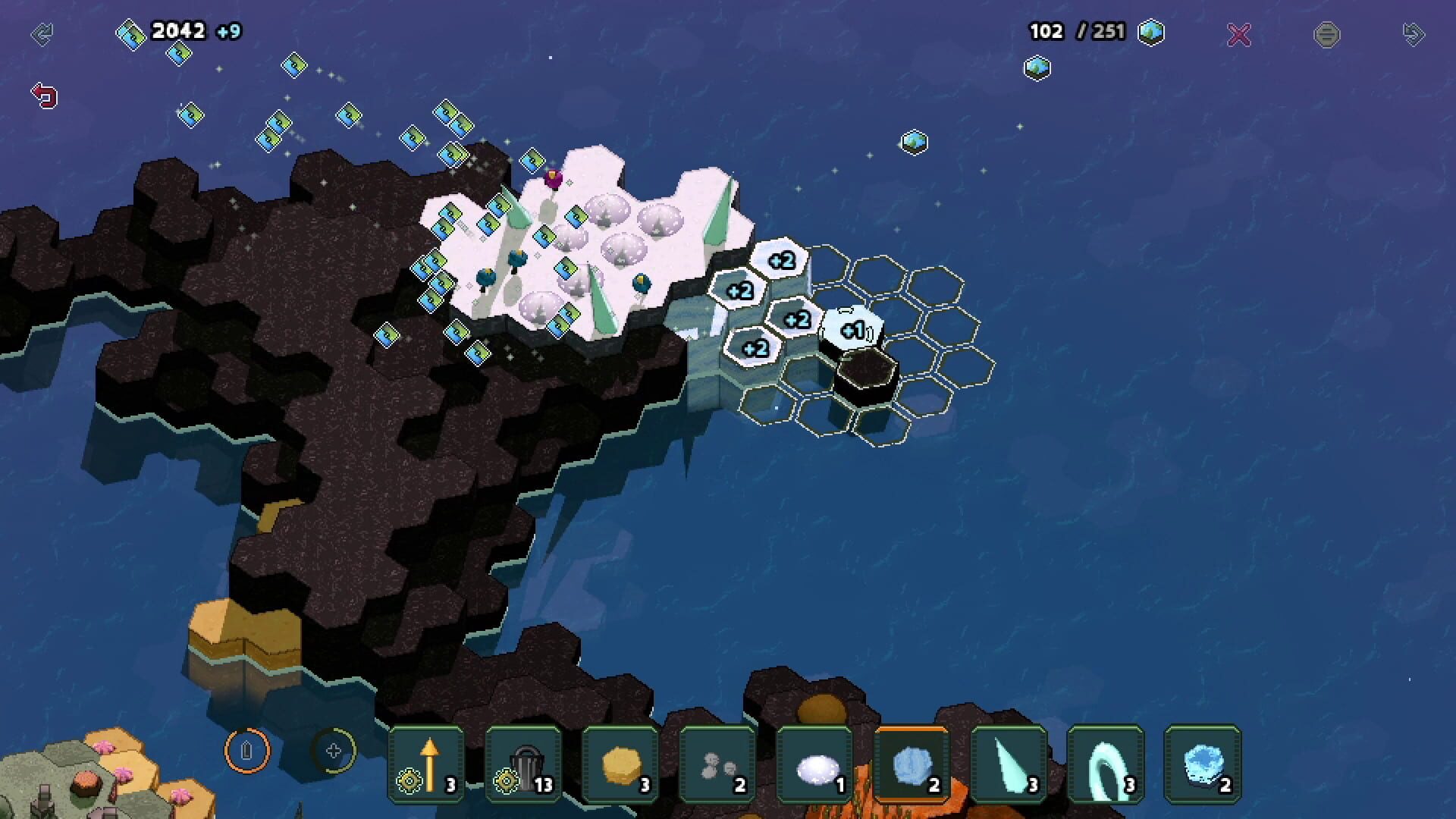Choose the trash can remove tool
Screen dimensions: 1456x819
pyautogui.click(x=523, y=764)
